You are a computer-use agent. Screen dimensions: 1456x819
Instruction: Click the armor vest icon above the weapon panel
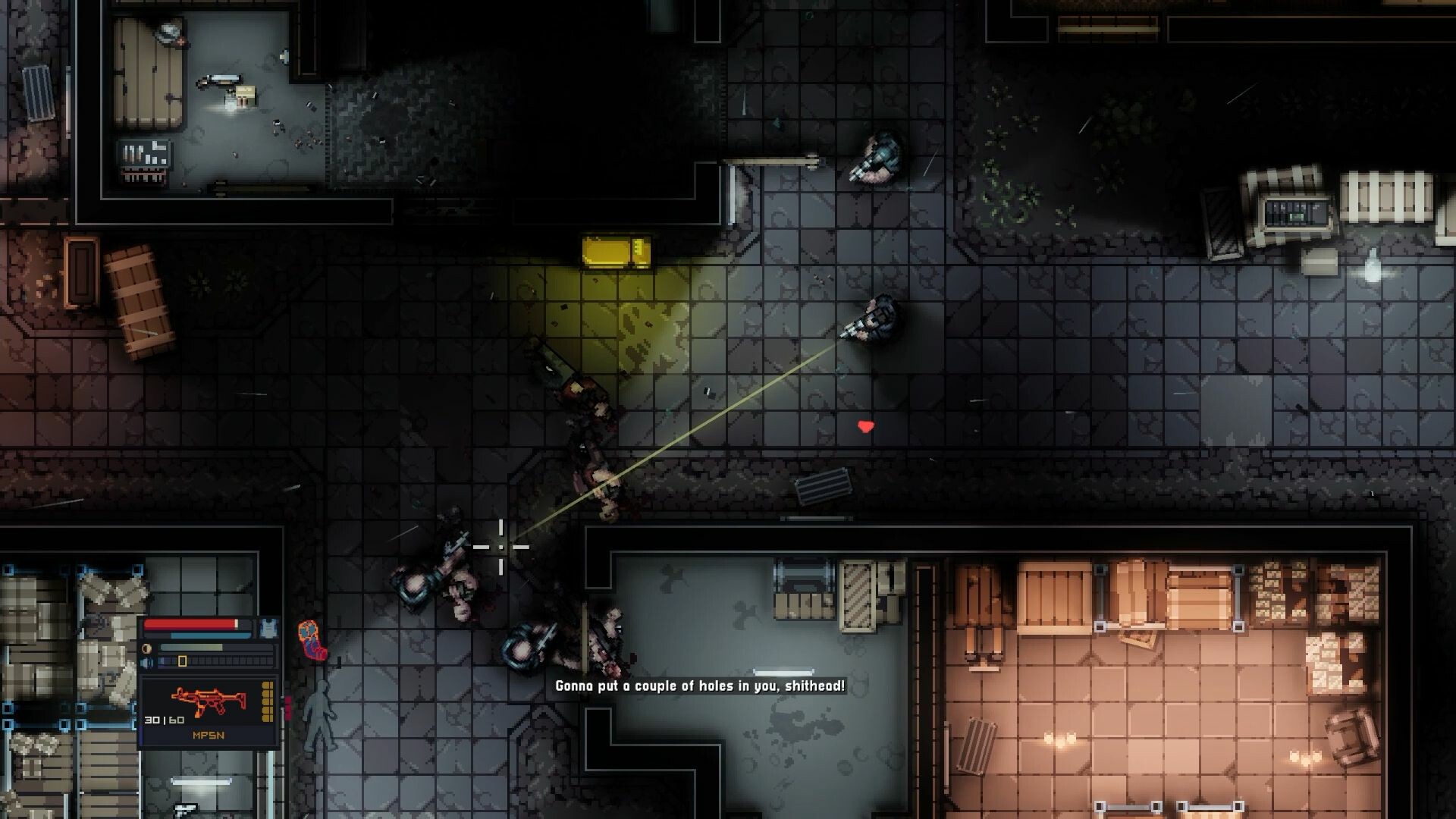(269, 628)
